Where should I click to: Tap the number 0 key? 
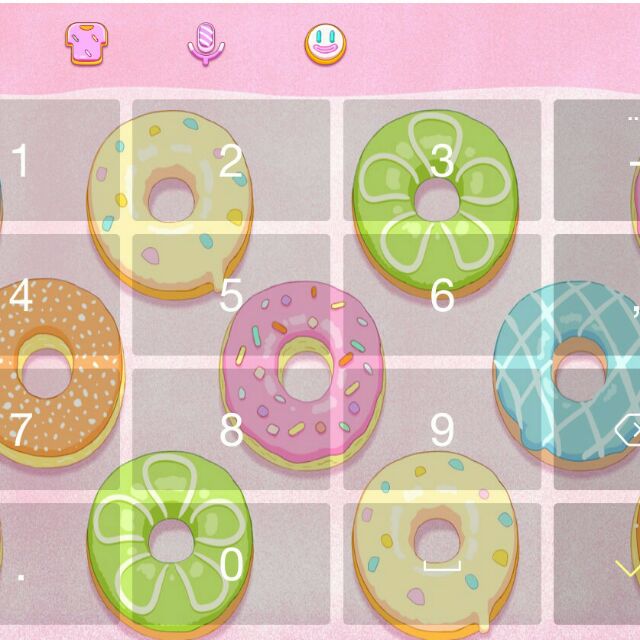[231, 565]
